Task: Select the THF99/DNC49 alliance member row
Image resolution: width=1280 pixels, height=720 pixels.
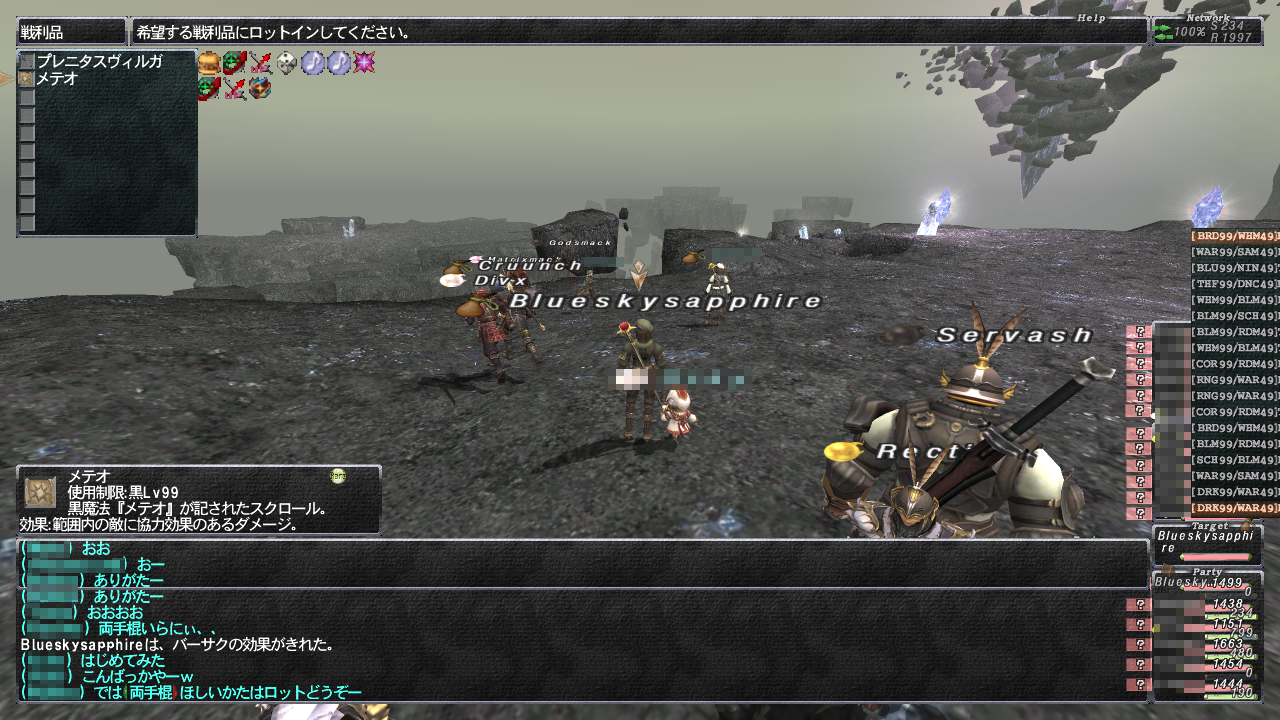Action: [x=1234, y=284]
